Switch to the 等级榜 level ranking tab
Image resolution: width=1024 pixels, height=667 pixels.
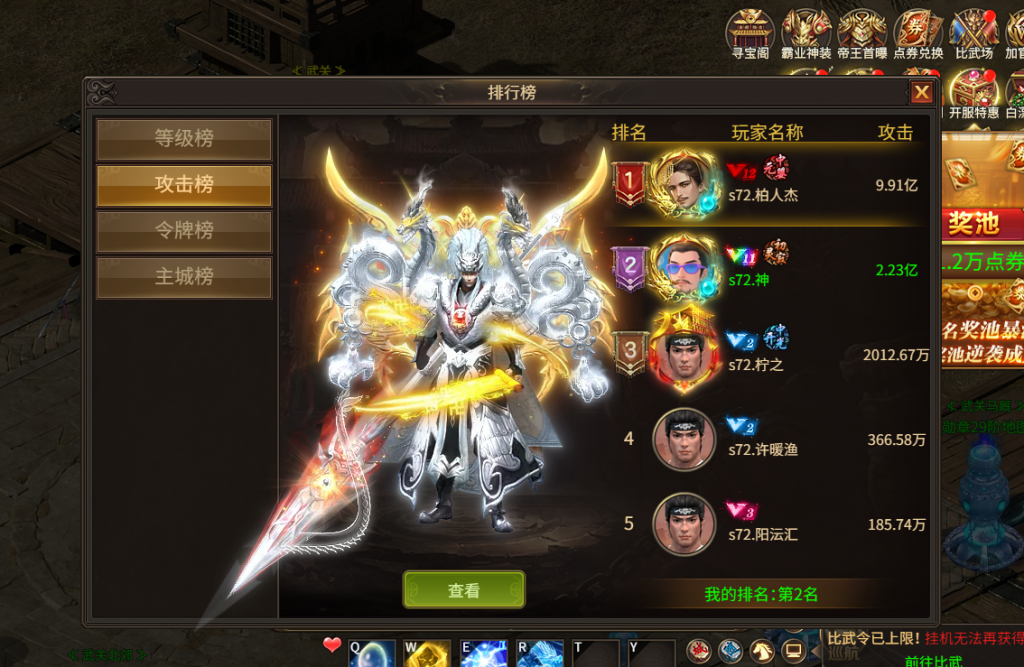[184, 139]
